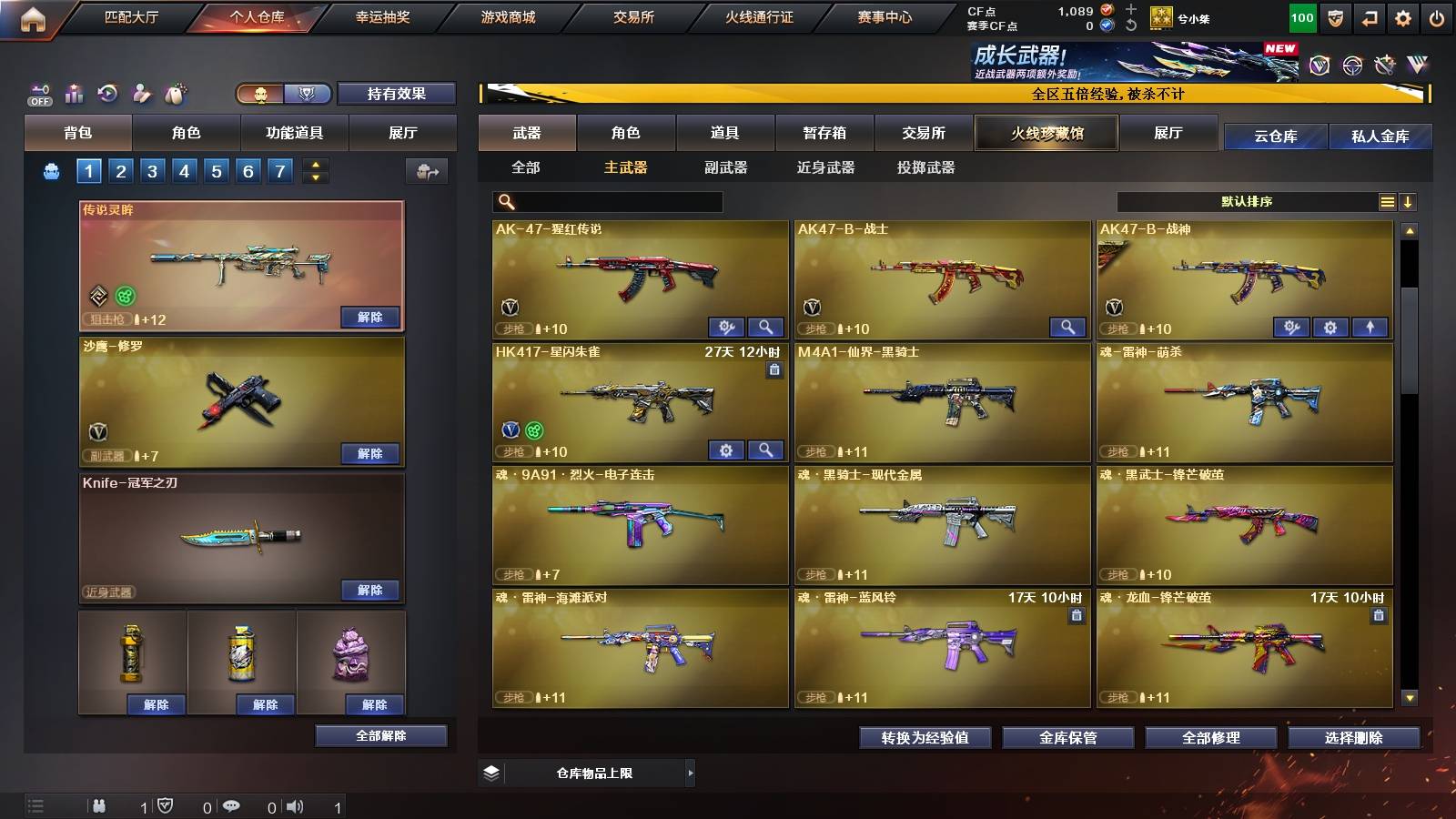Screen dimensions: 1456x819
Task: Click the trash icon on 魂·雷神-蓝风铃 card
Action: coord(1075,615)
